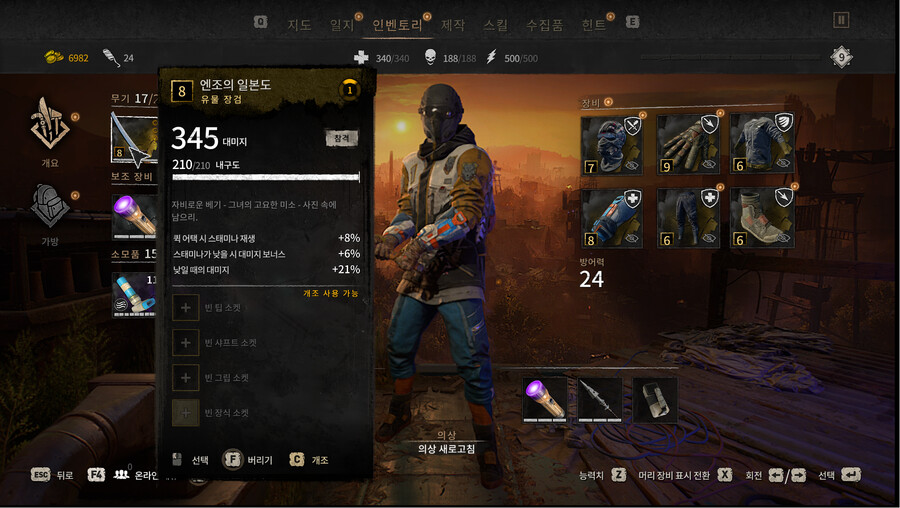Go to the 스킬 (Skills) tab
Viewport: 900px width, 508px height.
(x=495, y=24)
